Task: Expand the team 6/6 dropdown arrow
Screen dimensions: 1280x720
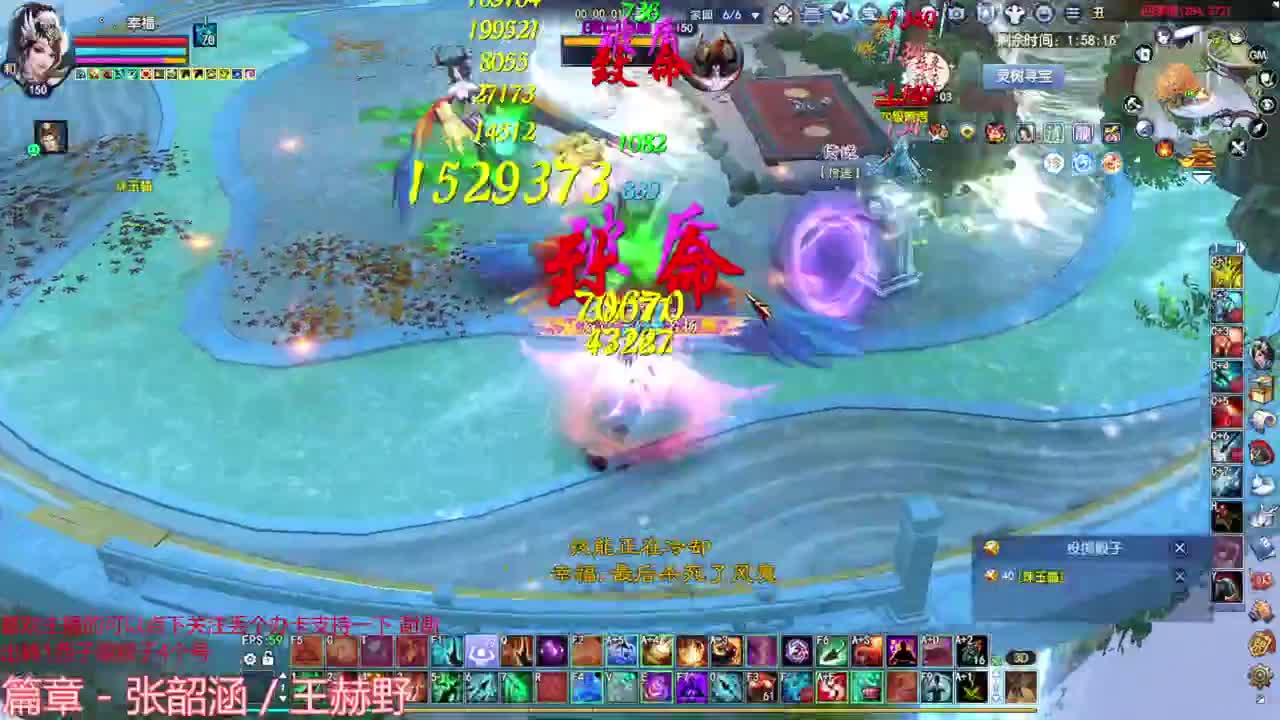Action: click(x=755, y=15)
